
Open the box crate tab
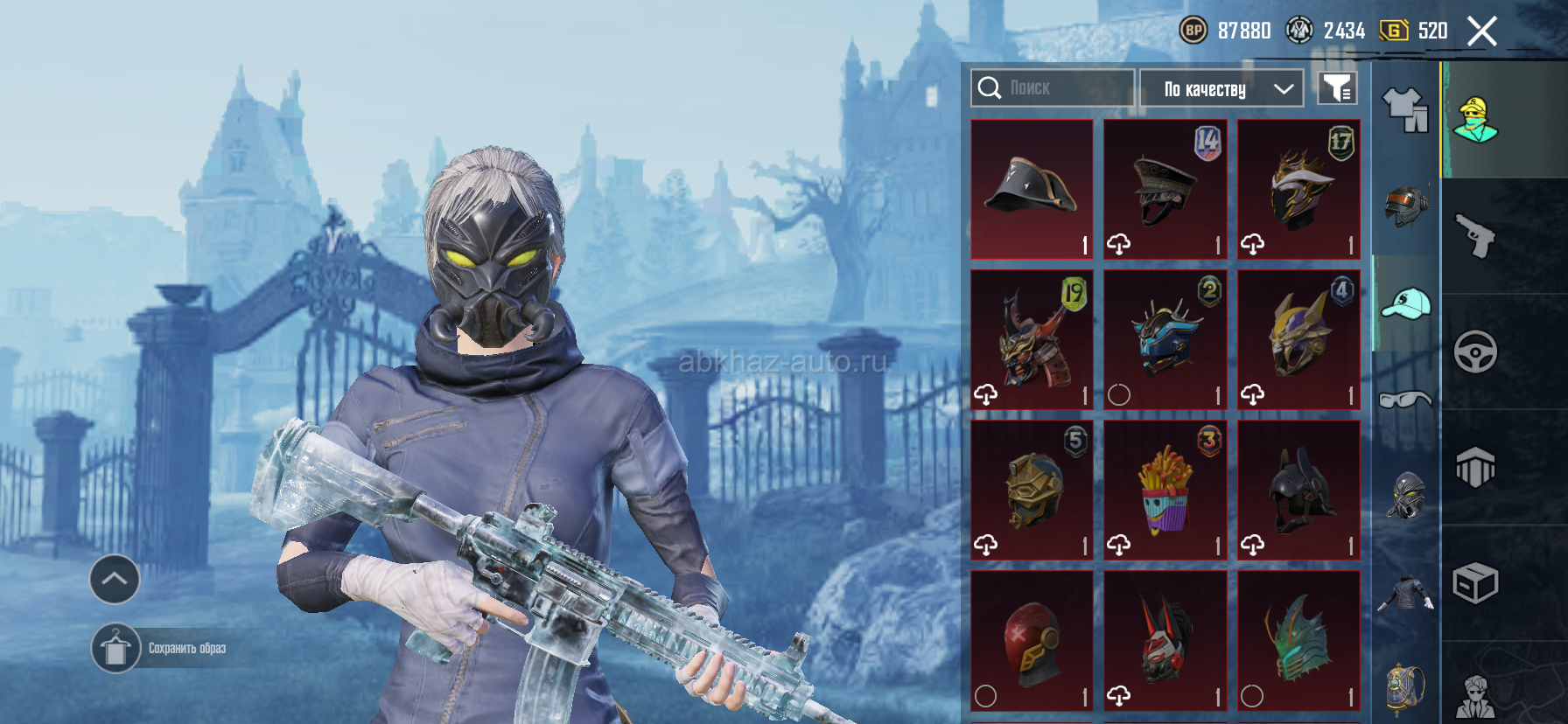point(1475,583)
